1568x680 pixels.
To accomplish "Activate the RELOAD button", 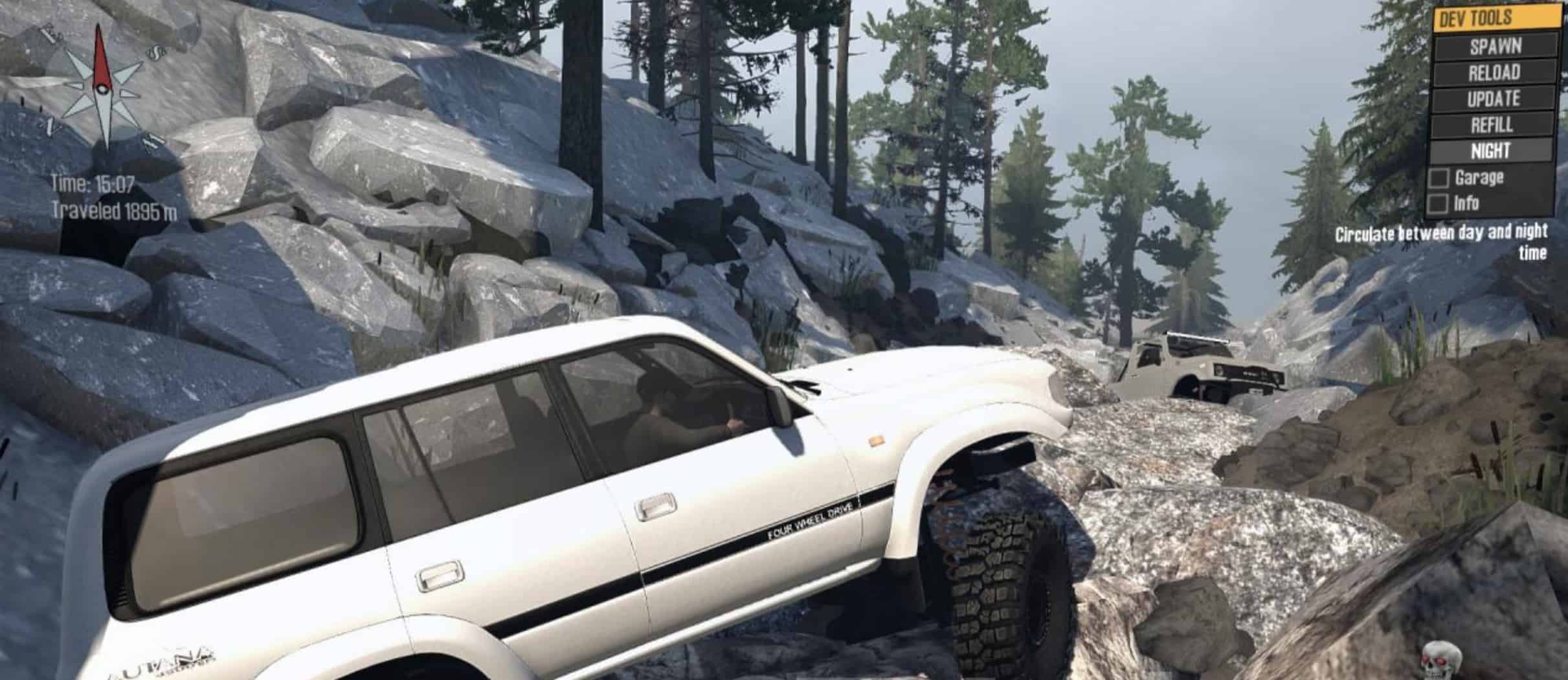I will point(1494,73).
